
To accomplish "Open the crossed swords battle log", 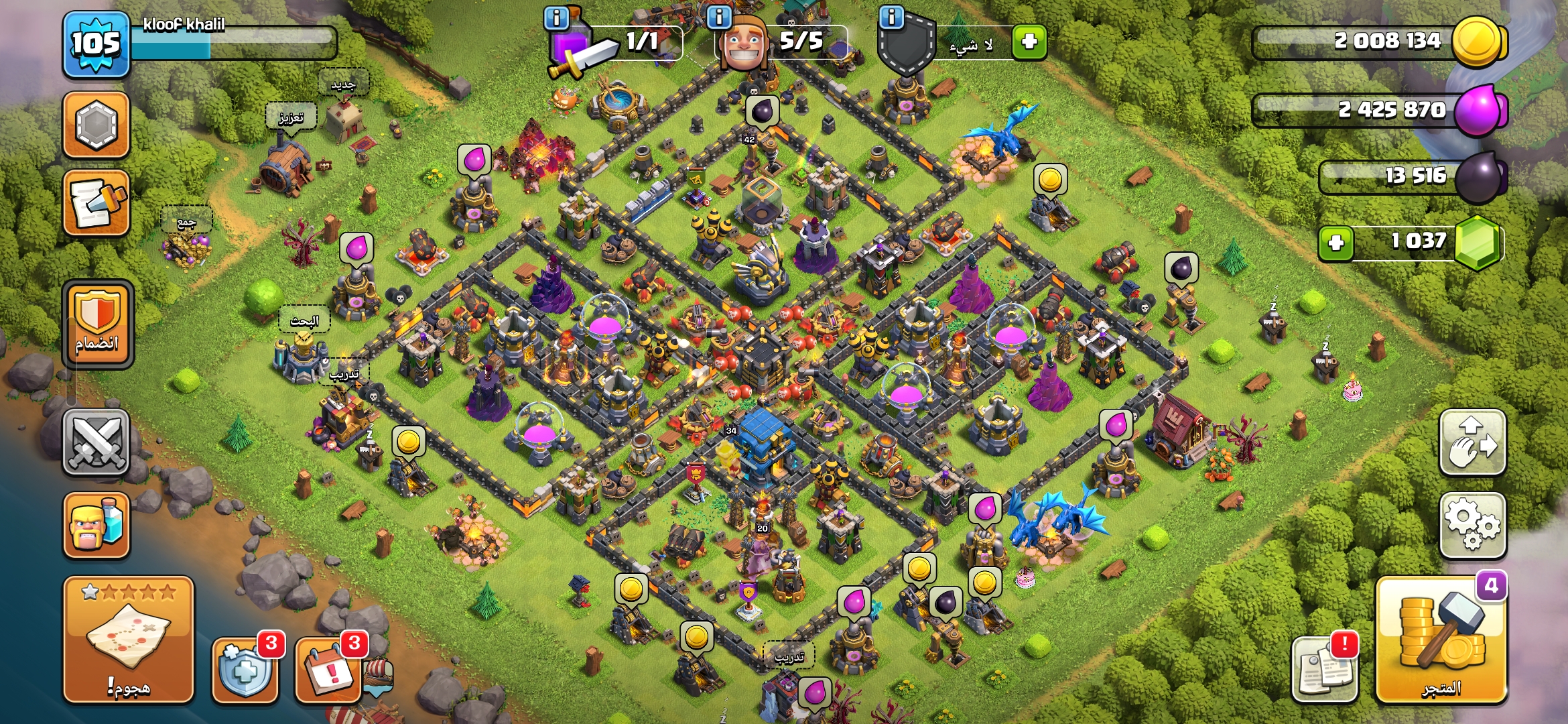I will tap(96, 442).
